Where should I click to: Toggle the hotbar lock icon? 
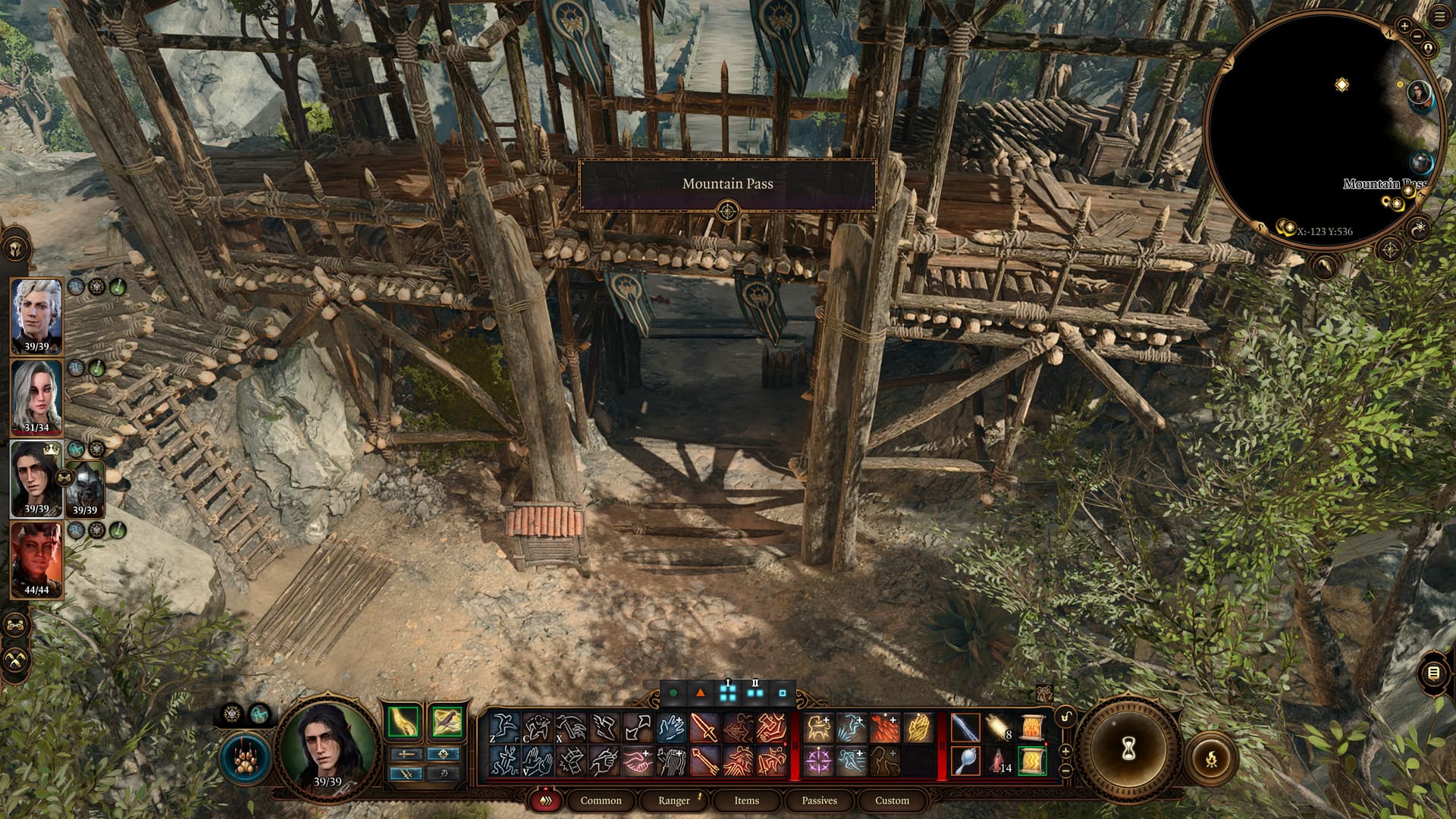click(1066, 717)
